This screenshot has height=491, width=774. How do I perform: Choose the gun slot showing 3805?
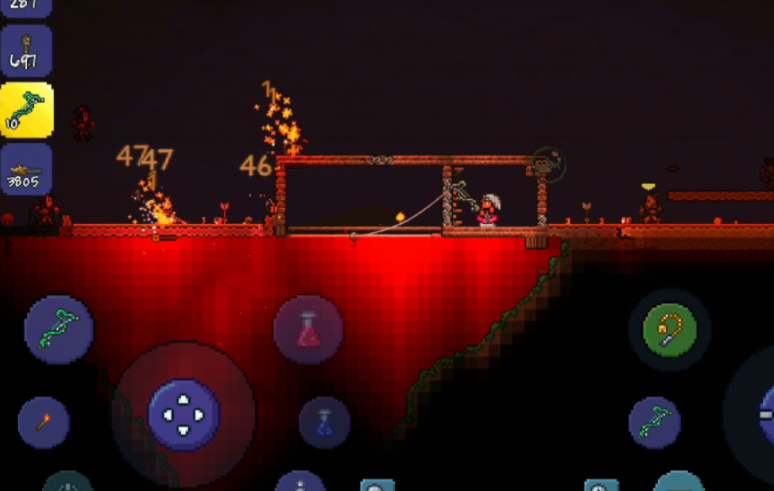[x=26, y=169]
